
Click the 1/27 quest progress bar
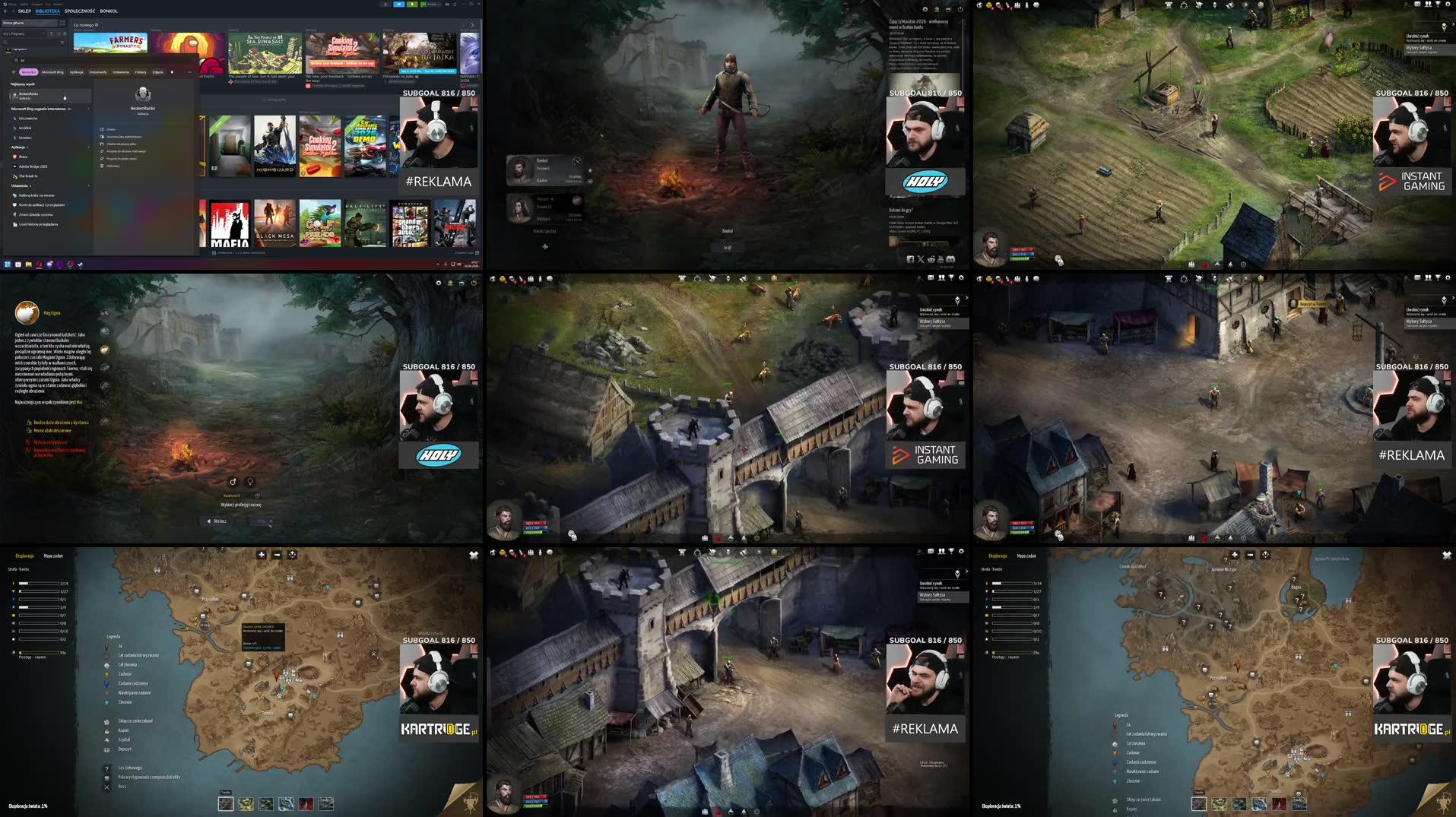coord(39,591)
